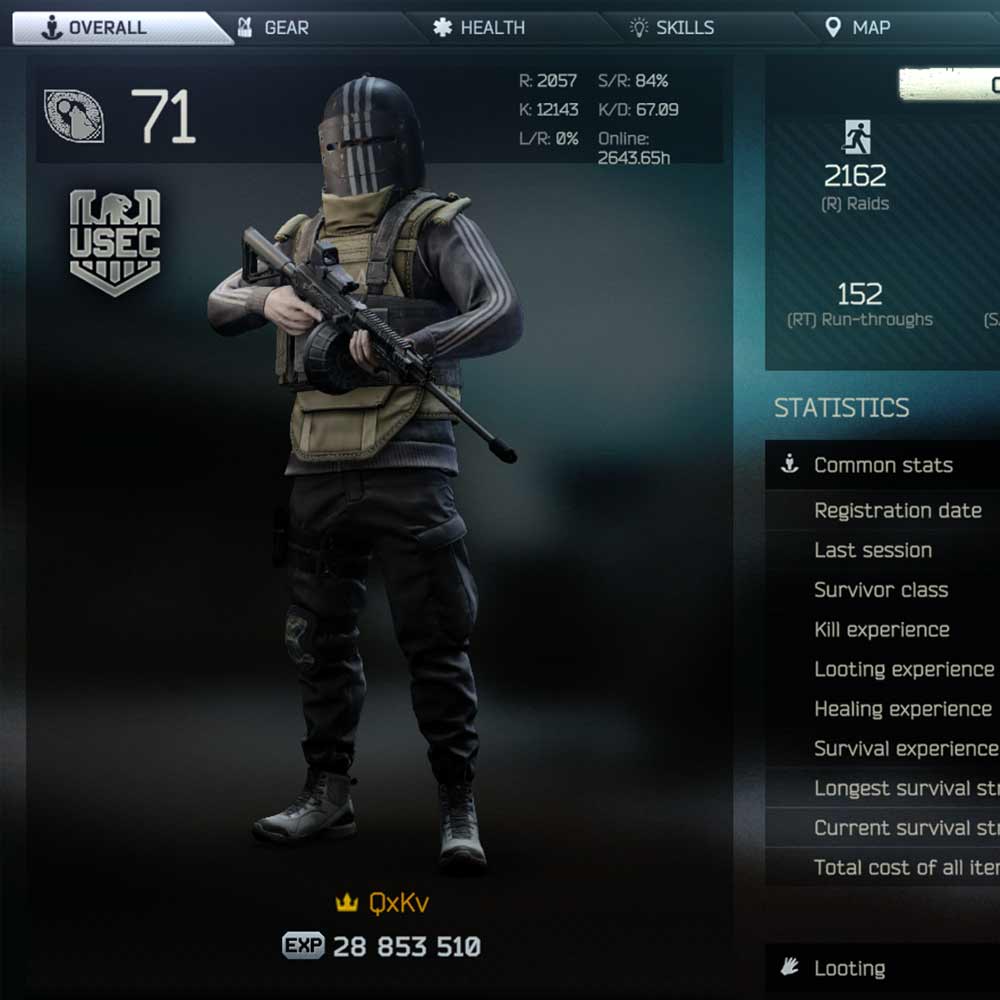
Task: Select the Healing experience row
Action: pos(902,709)
